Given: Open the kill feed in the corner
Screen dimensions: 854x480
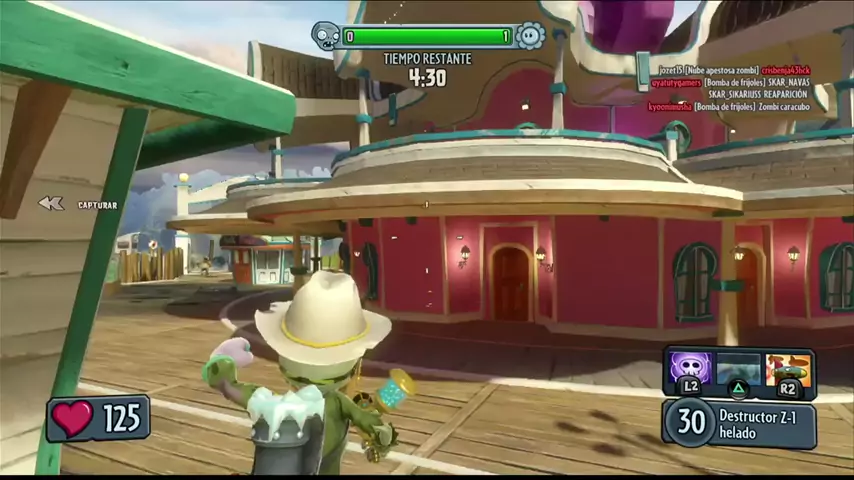Looking at the screenshot, I should tap(729, 87).
